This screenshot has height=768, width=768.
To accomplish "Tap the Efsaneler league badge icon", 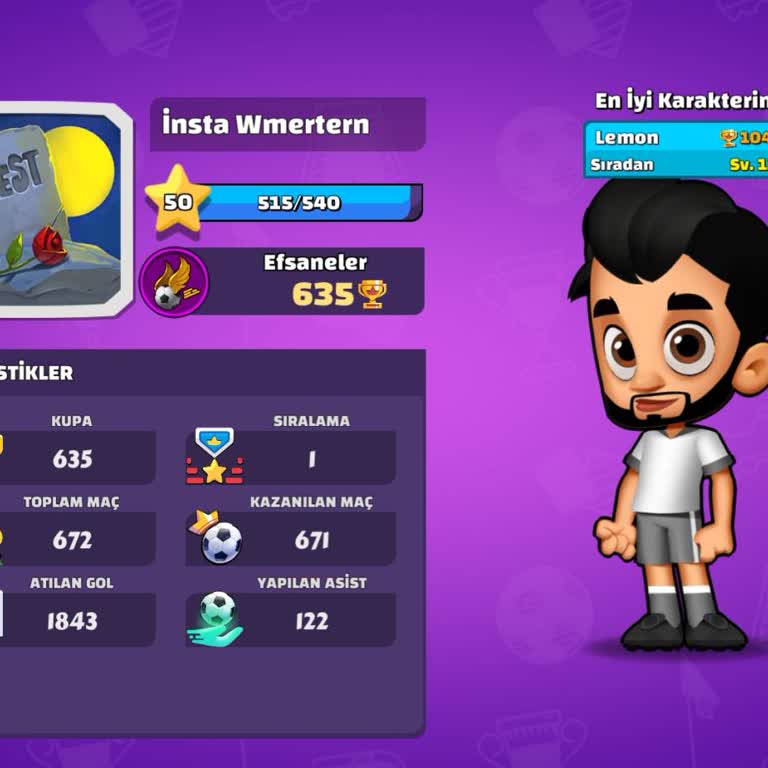I will pos(175,283).
